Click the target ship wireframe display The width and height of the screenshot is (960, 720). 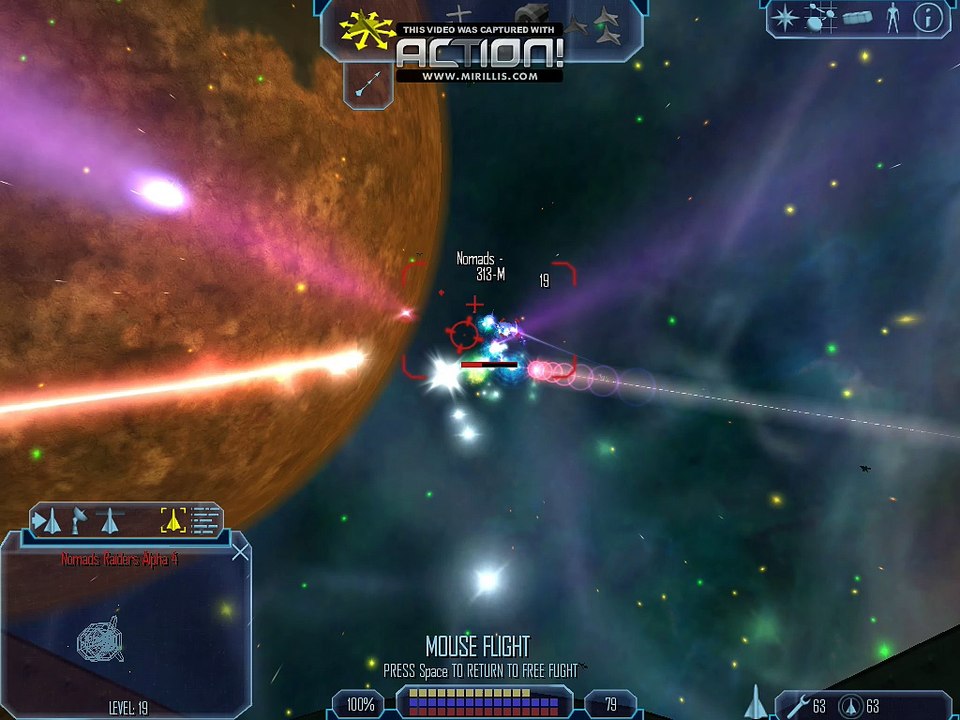[101, 638]
